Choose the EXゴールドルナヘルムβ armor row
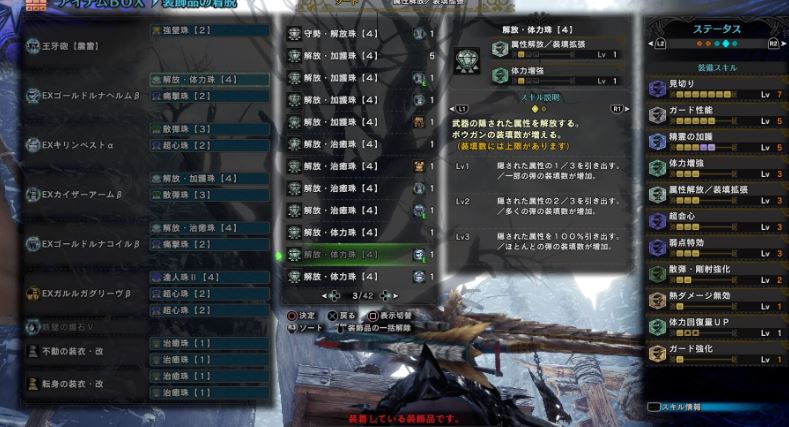 click(x=85, y=95)
